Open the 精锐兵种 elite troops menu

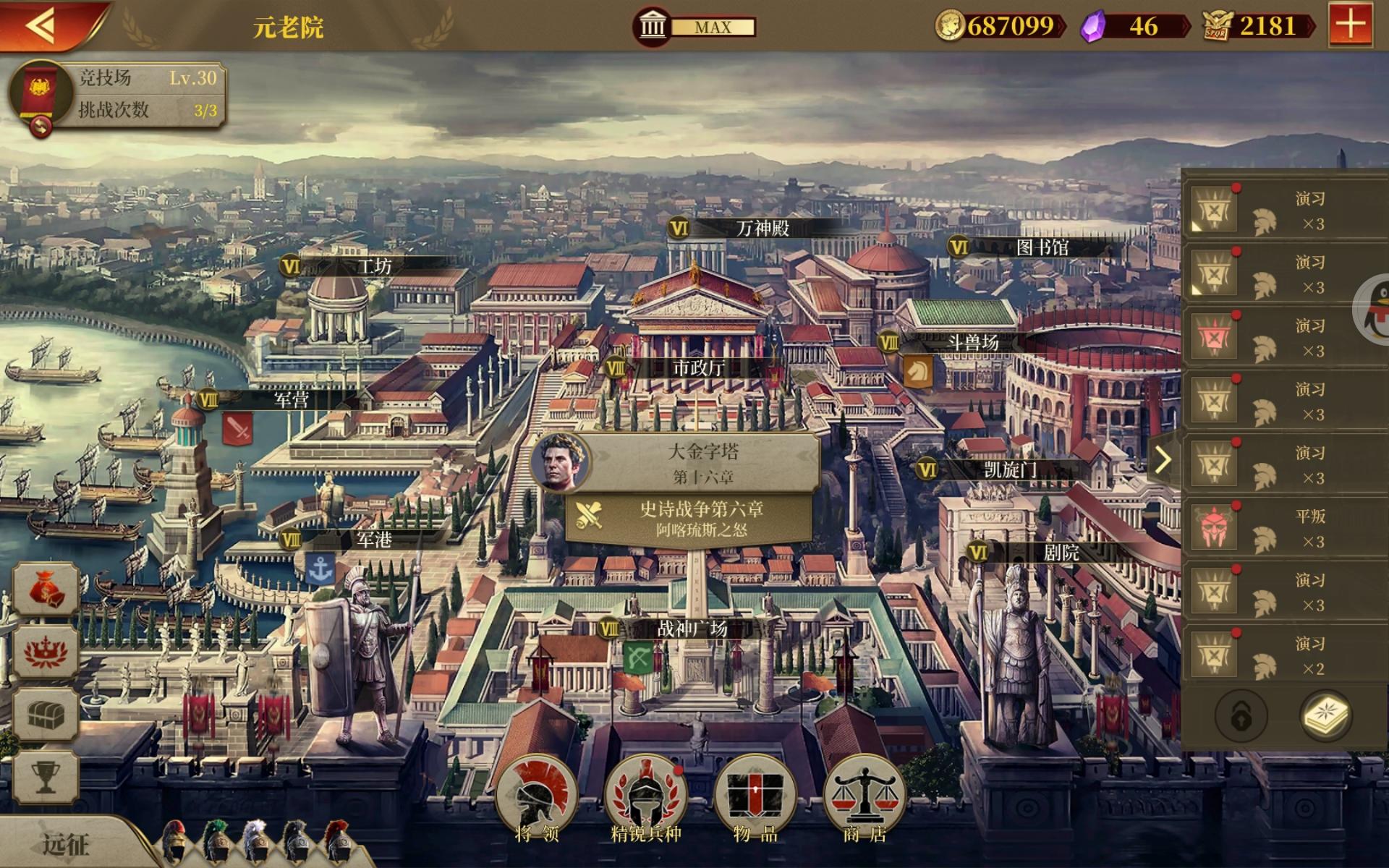[645, 799]
